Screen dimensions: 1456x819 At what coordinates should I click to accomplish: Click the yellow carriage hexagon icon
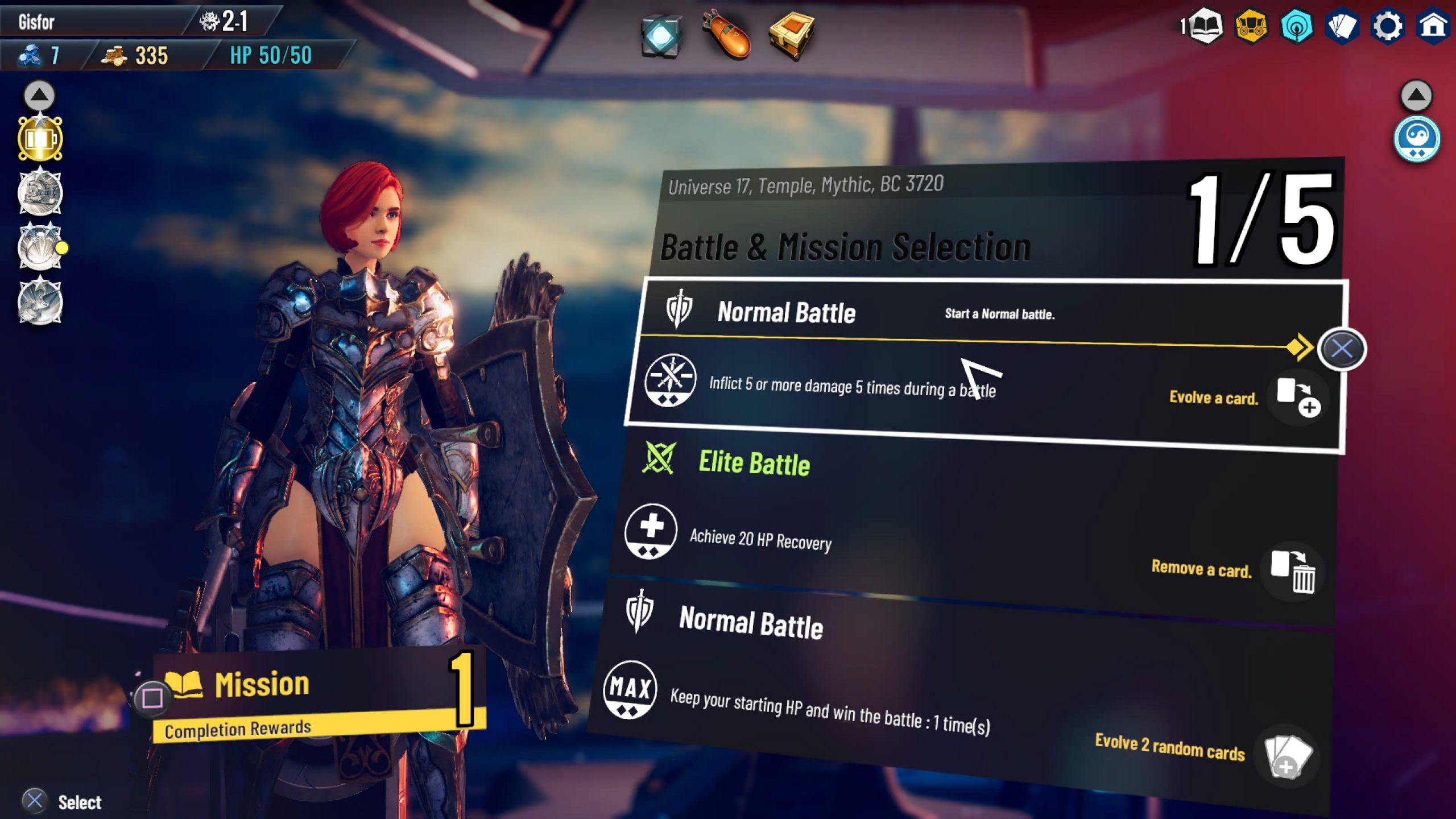1251,26
